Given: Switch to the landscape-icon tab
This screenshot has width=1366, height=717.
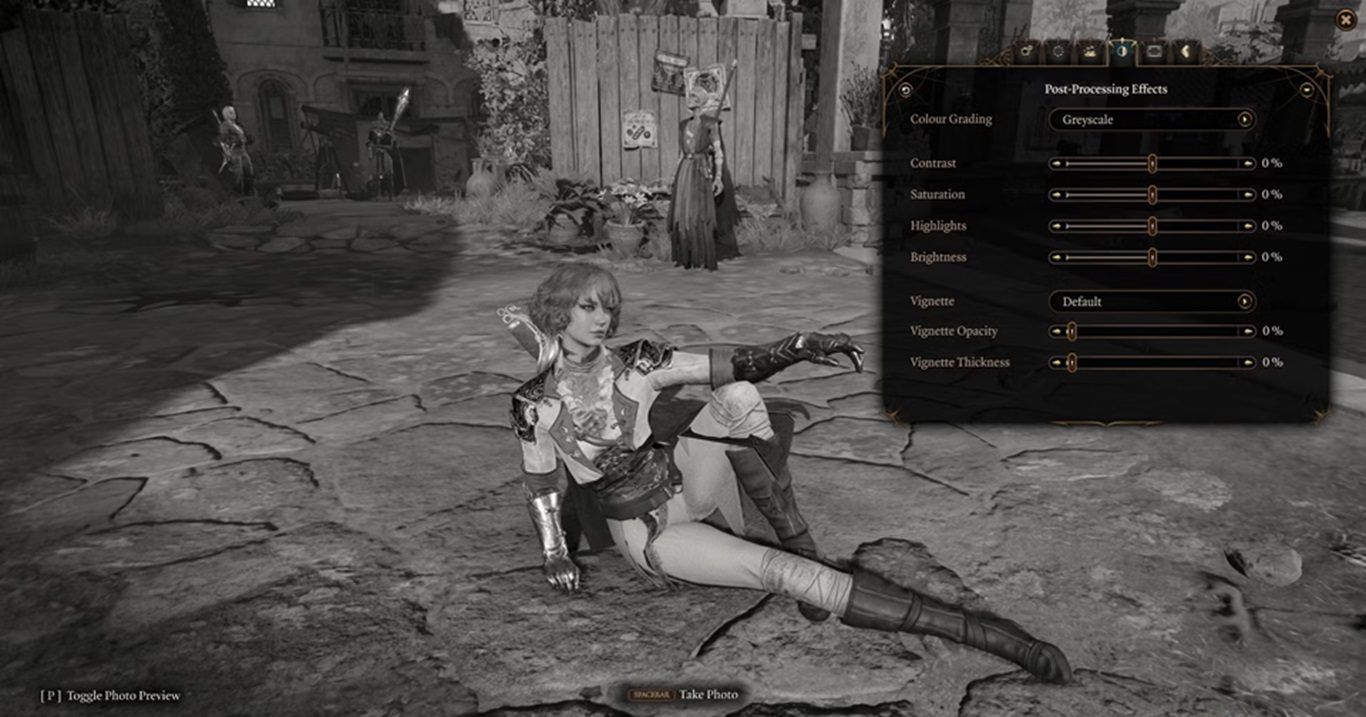Looking at the screenshot, I should tap(1089, 50).
